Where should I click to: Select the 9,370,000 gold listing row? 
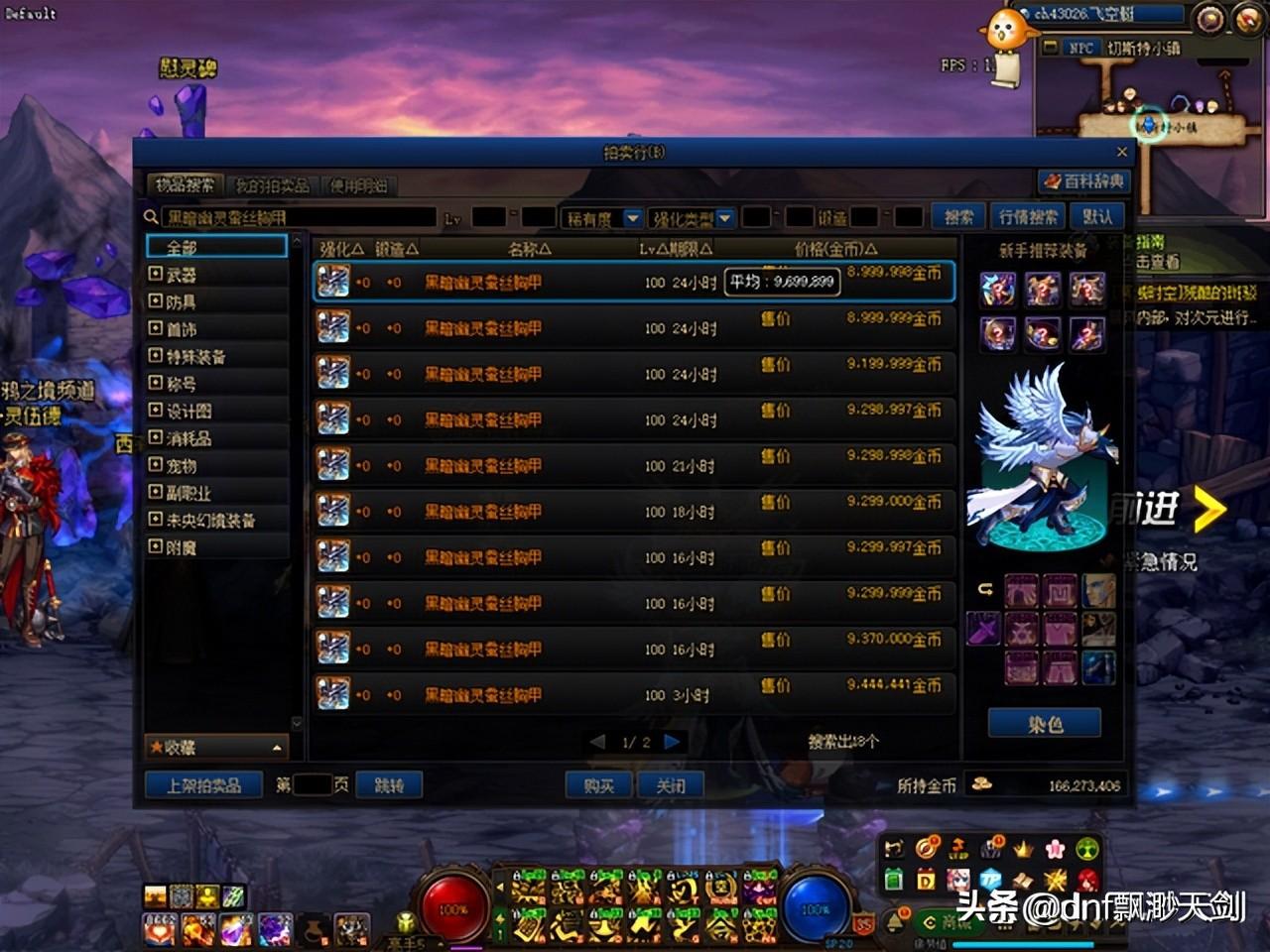(x=633, y=648)
